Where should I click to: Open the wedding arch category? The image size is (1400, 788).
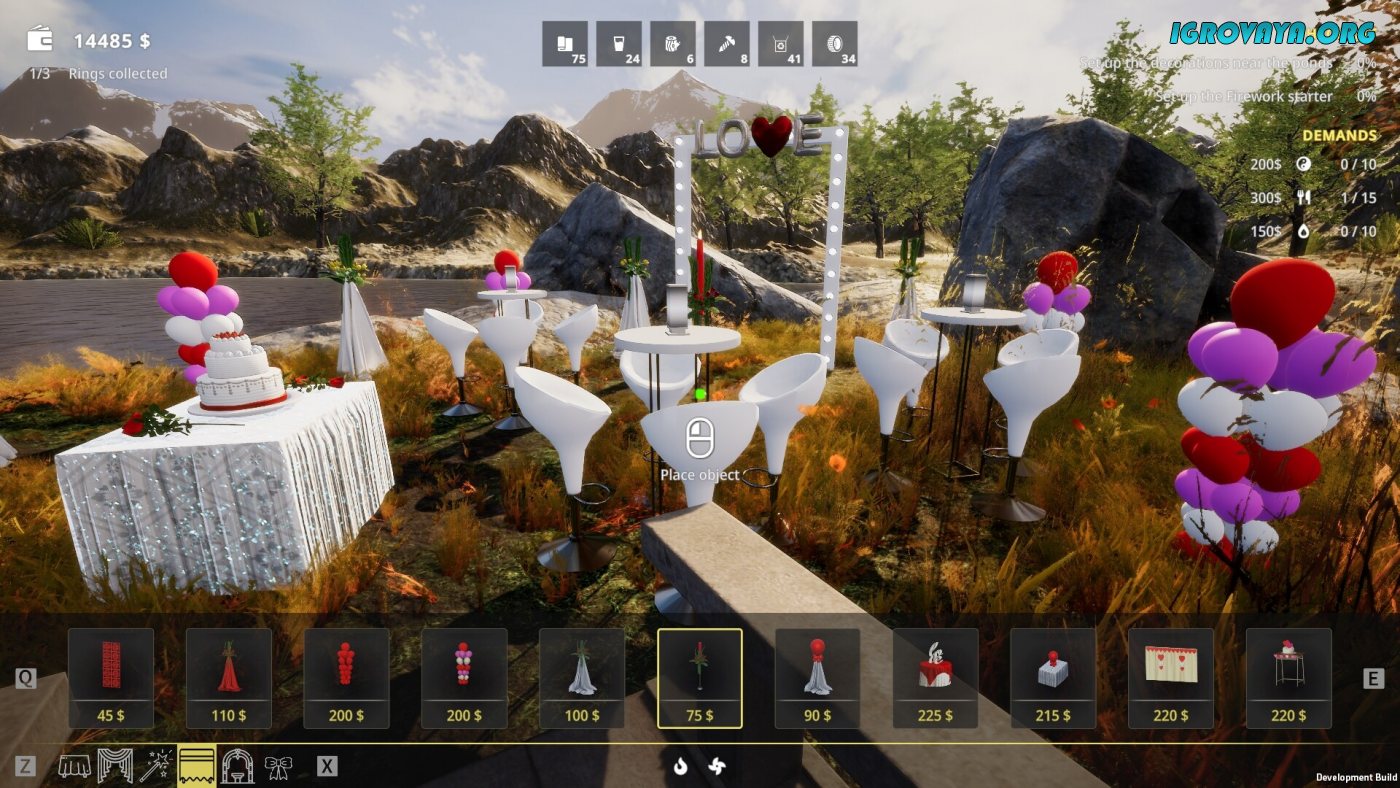pyautogui.click(x=237, y=767)
